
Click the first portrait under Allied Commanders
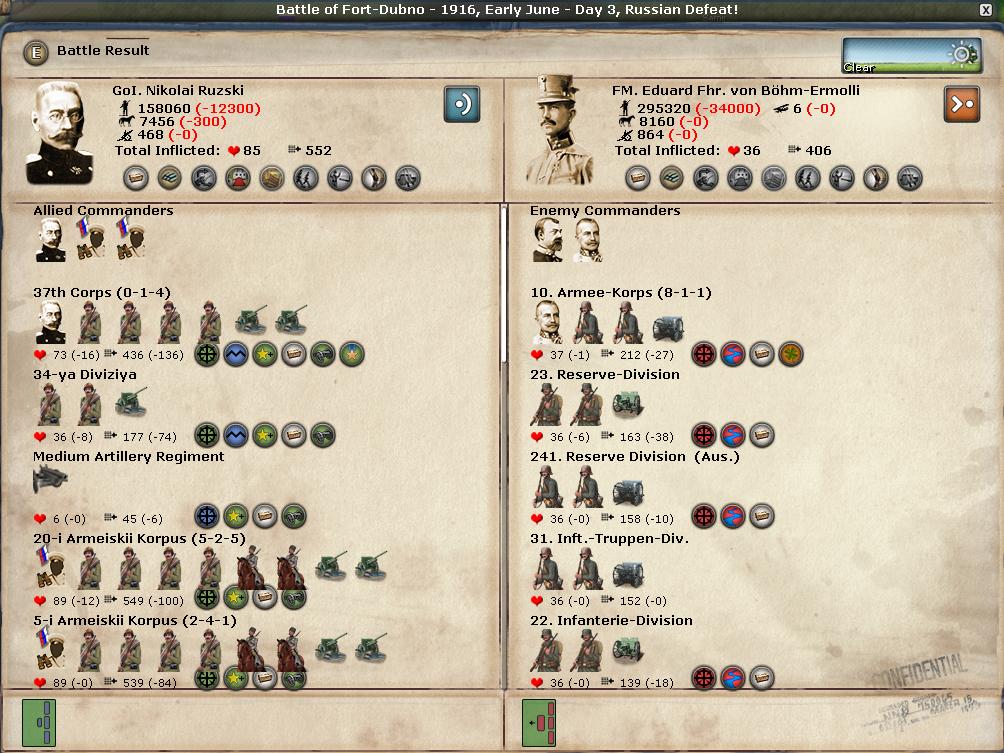51,240
